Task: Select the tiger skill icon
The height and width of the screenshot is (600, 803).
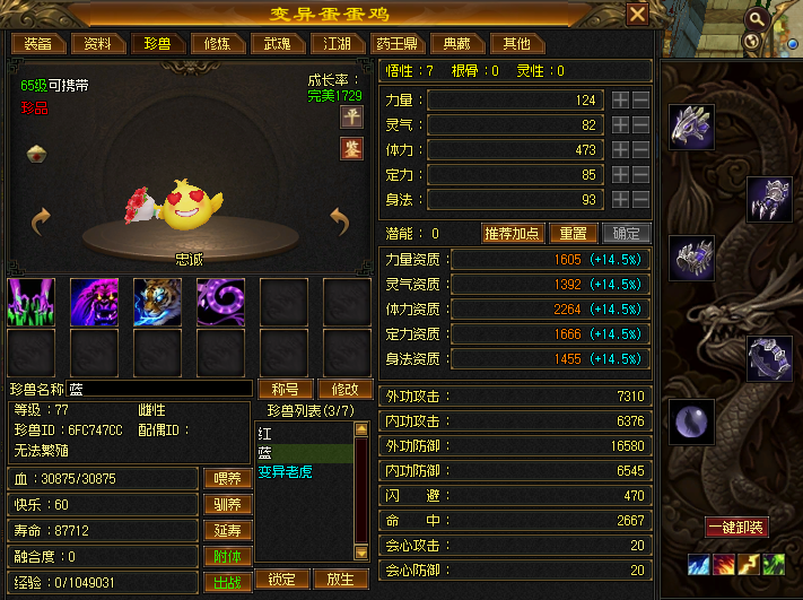Action: point(158,302)
